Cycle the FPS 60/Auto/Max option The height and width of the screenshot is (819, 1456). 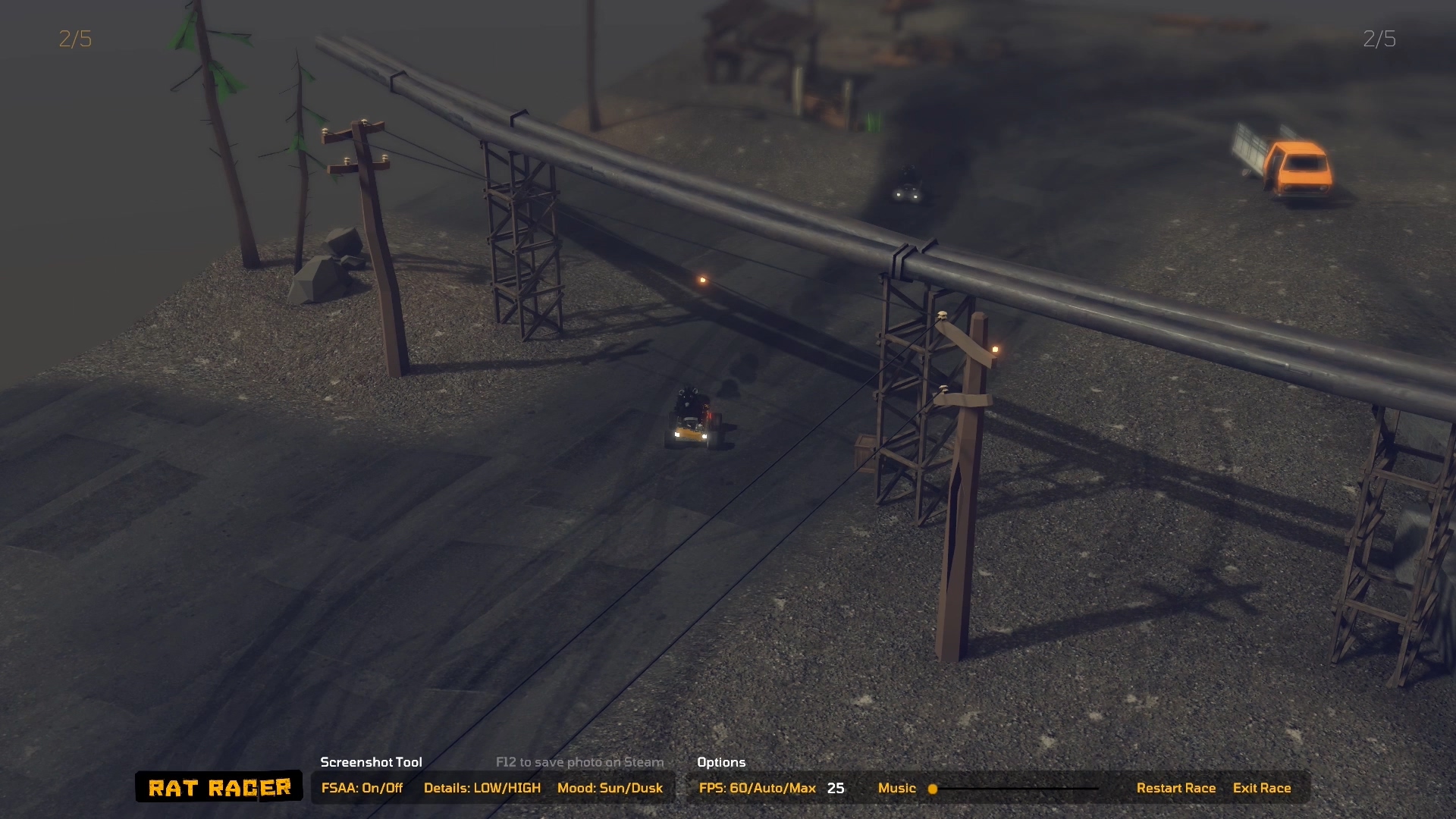click(757, 788)
